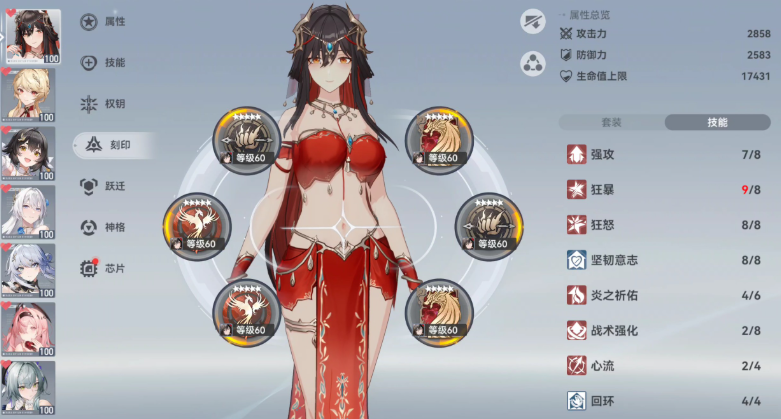Go to the 权钥 menu entry
This screenshot has height=419, width=781.
point(109,103)
